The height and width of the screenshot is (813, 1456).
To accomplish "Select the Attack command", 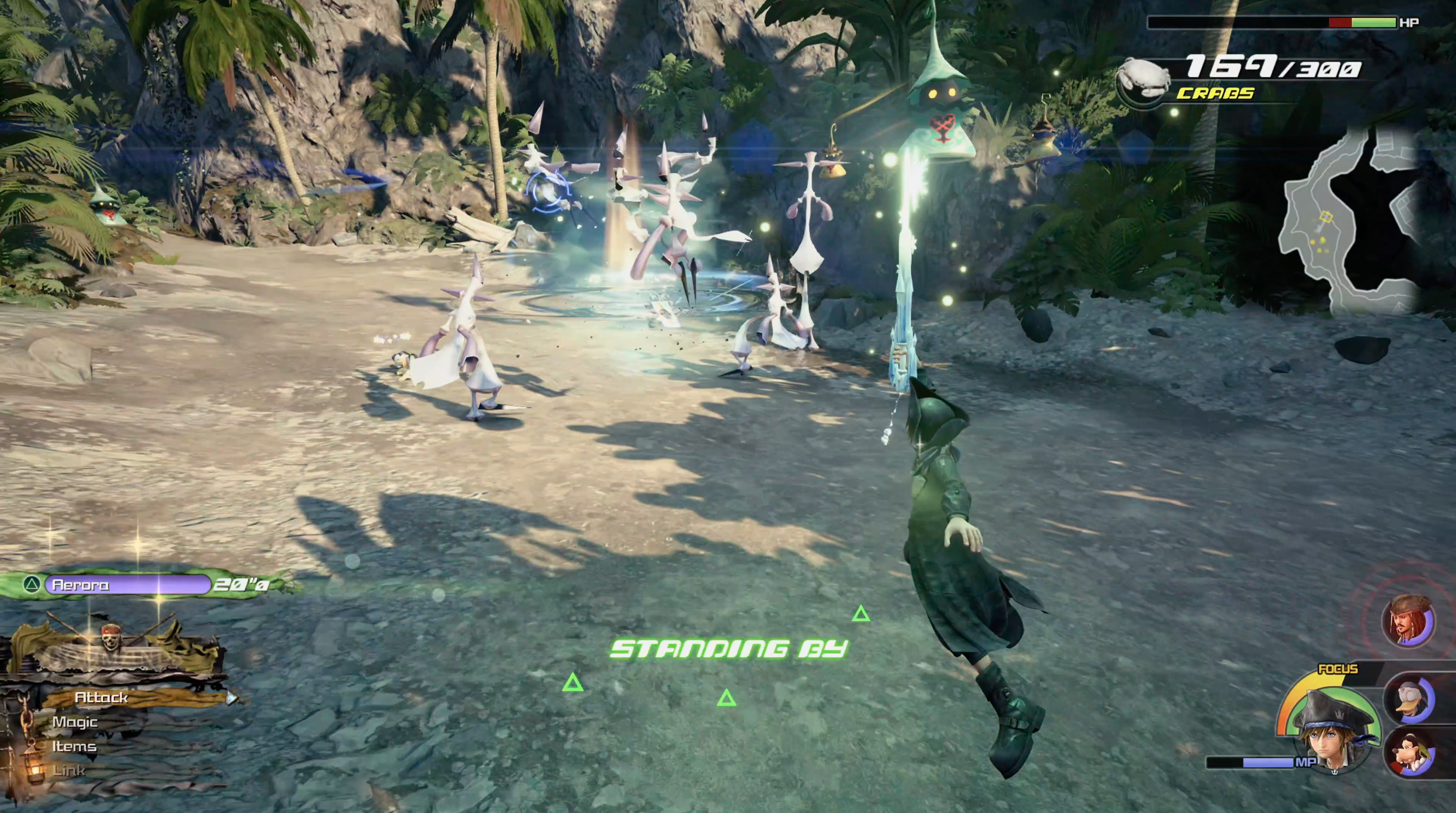I will (102, 698).
